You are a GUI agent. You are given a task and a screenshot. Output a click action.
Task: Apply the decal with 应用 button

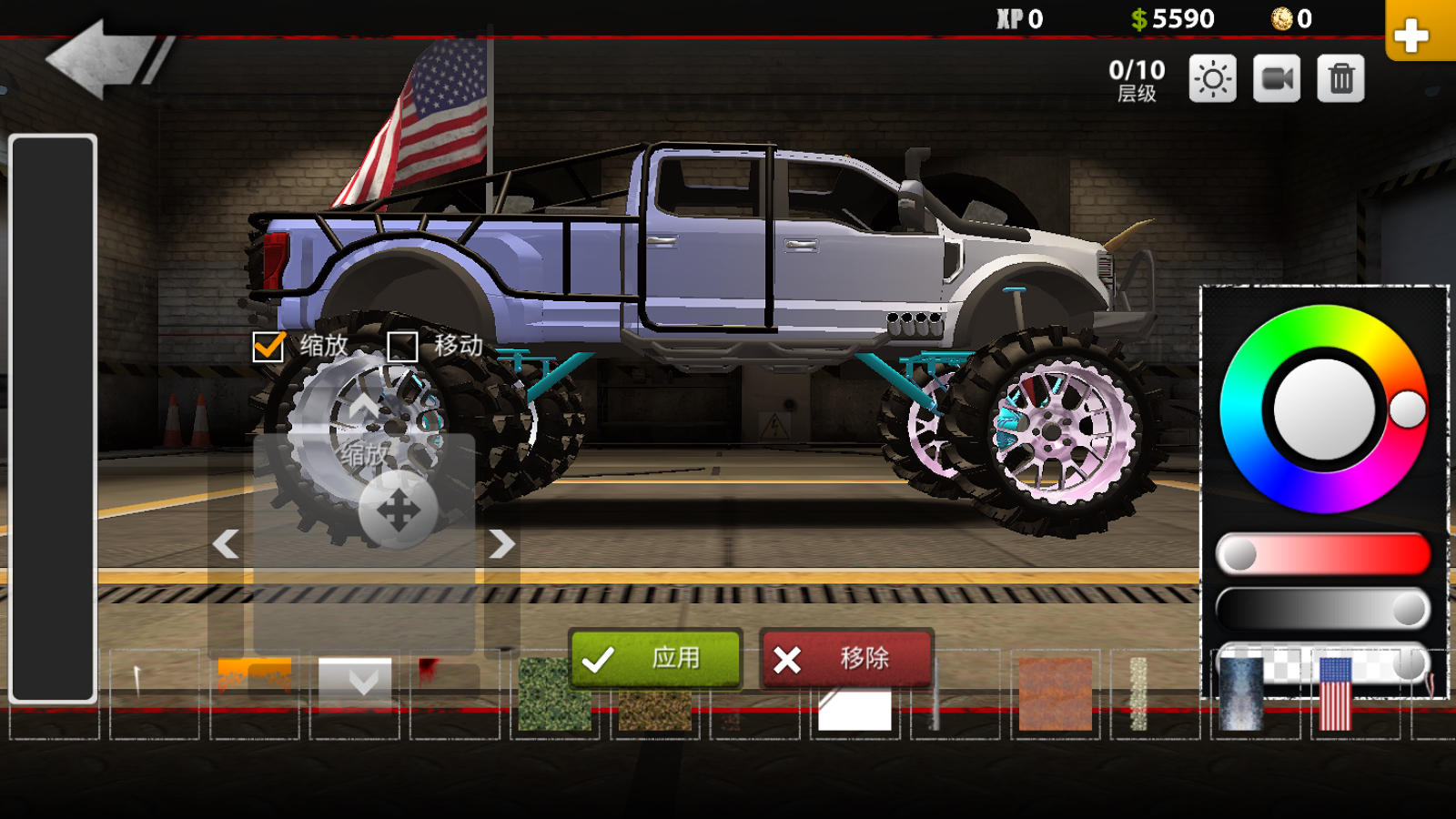[x=655, y=659]
